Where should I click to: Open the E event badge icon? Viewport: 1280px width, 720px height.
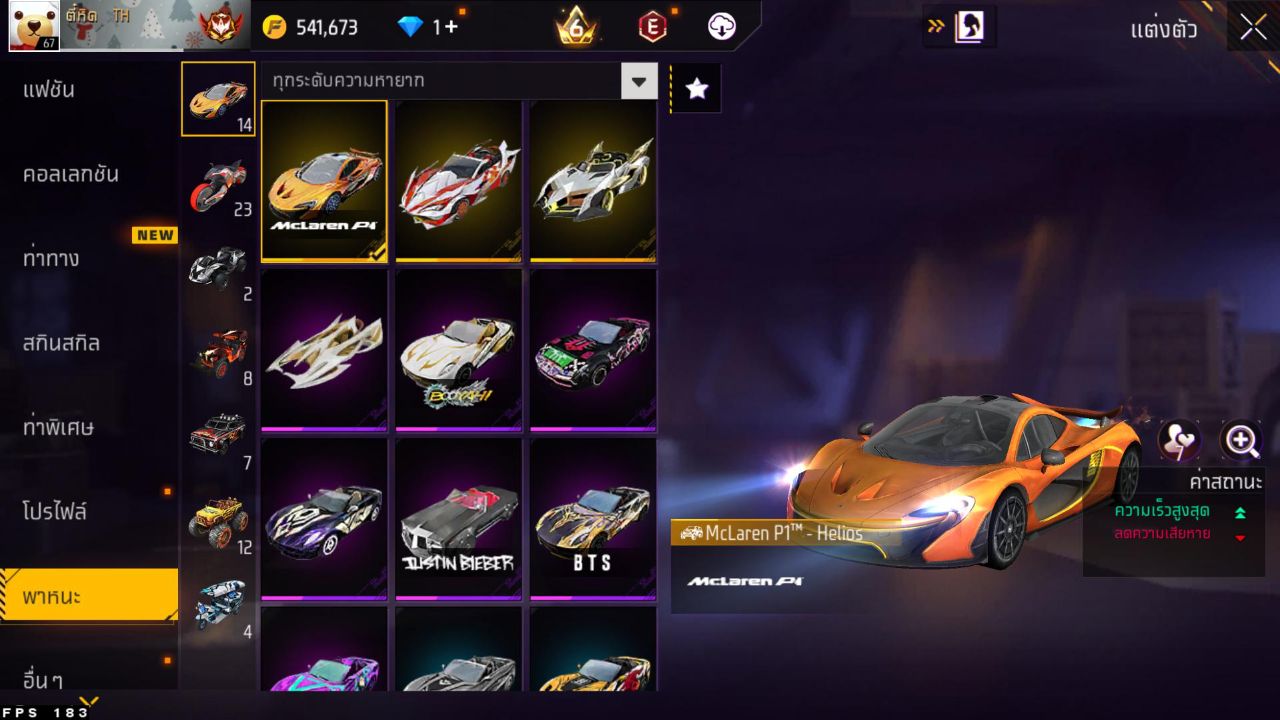pyautogui.click(x=649, y=26)
